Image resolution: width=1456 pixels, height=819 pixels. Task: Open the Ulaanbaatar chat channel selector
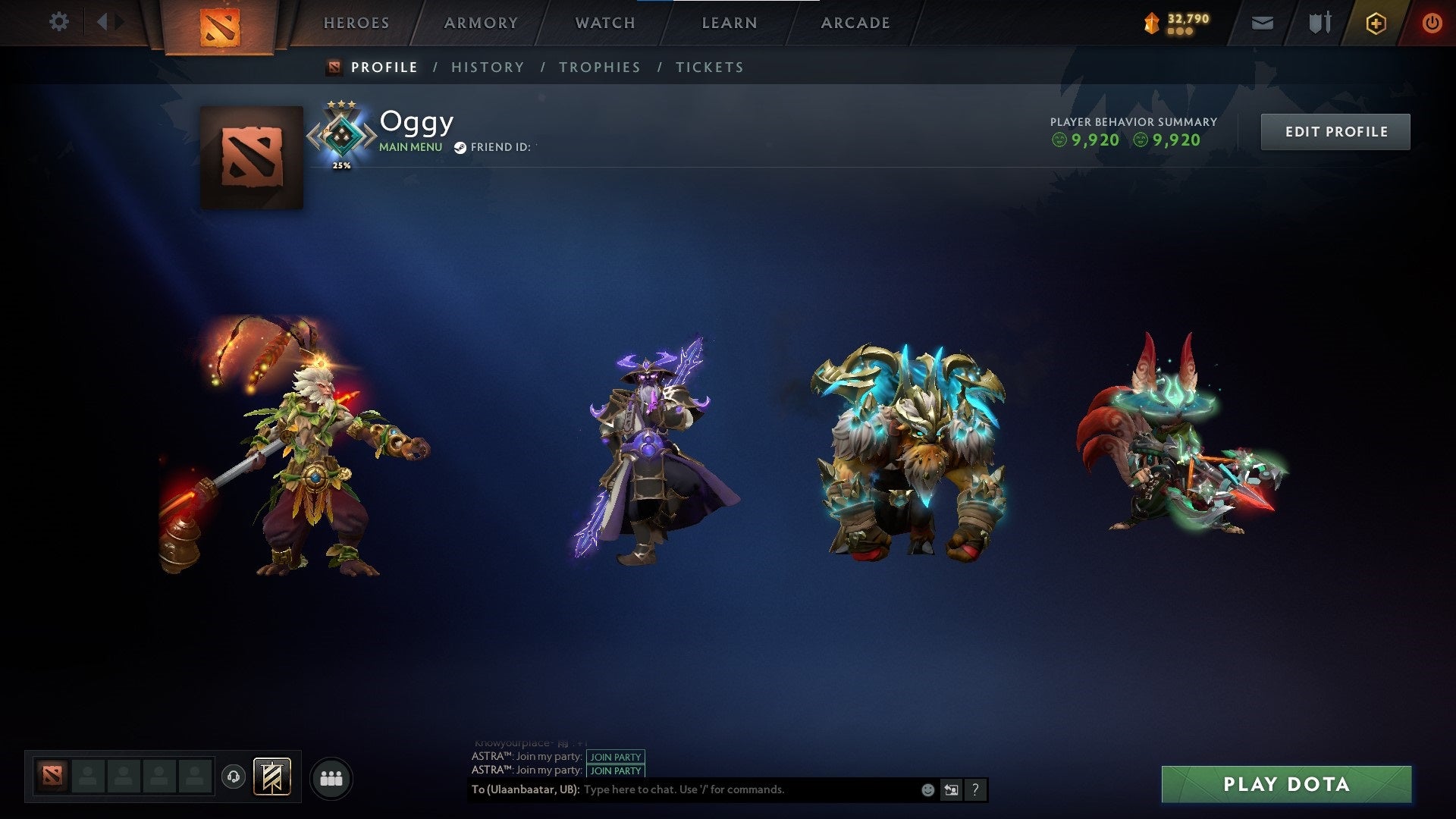tap(523, 789)
